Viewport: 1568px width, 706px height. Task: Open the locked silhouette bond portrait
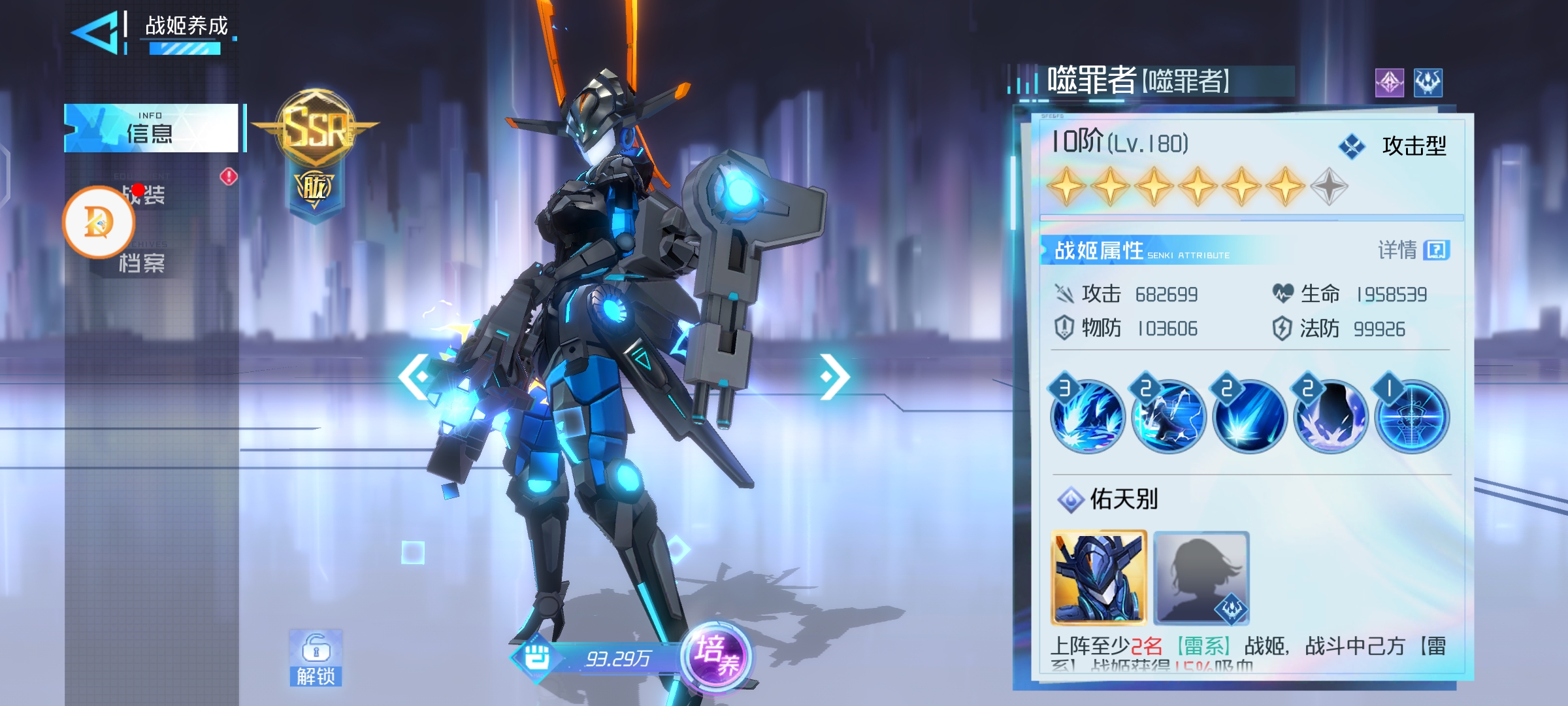click(x=1201, y=578)
